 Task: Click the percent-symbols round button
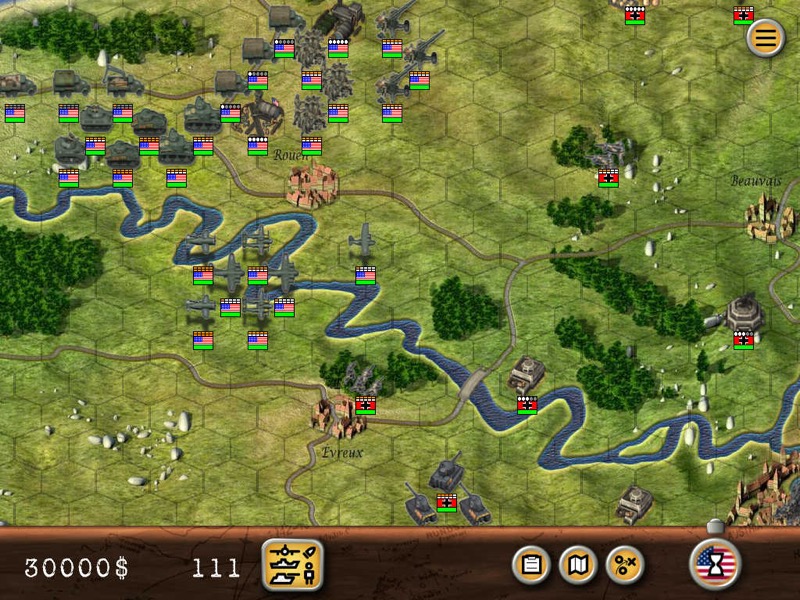[x=625, y=565]
